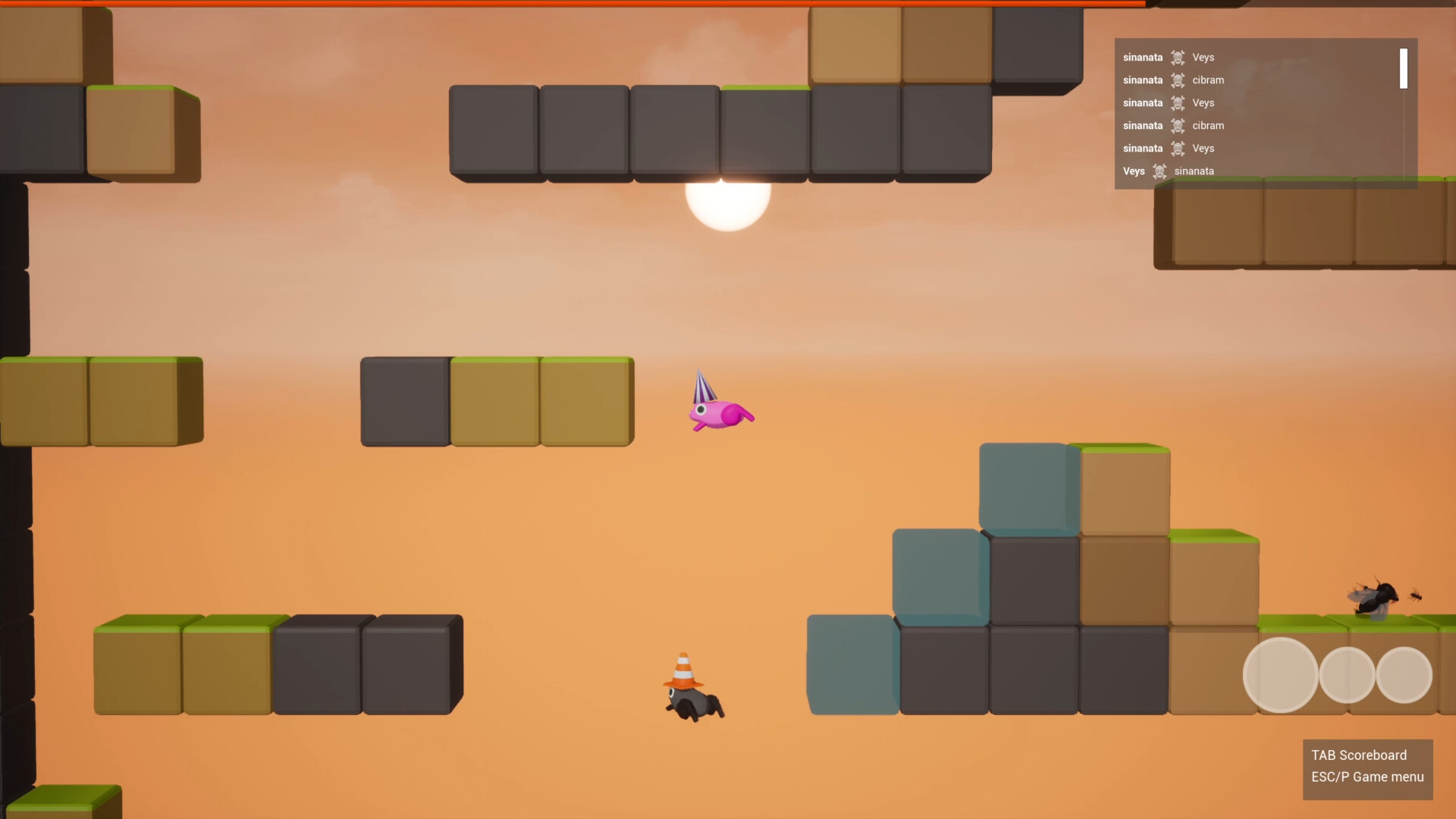Open the TAB Scoreboard option
This screenshot has width=1456, height=819.
(x=1358, y=755)
